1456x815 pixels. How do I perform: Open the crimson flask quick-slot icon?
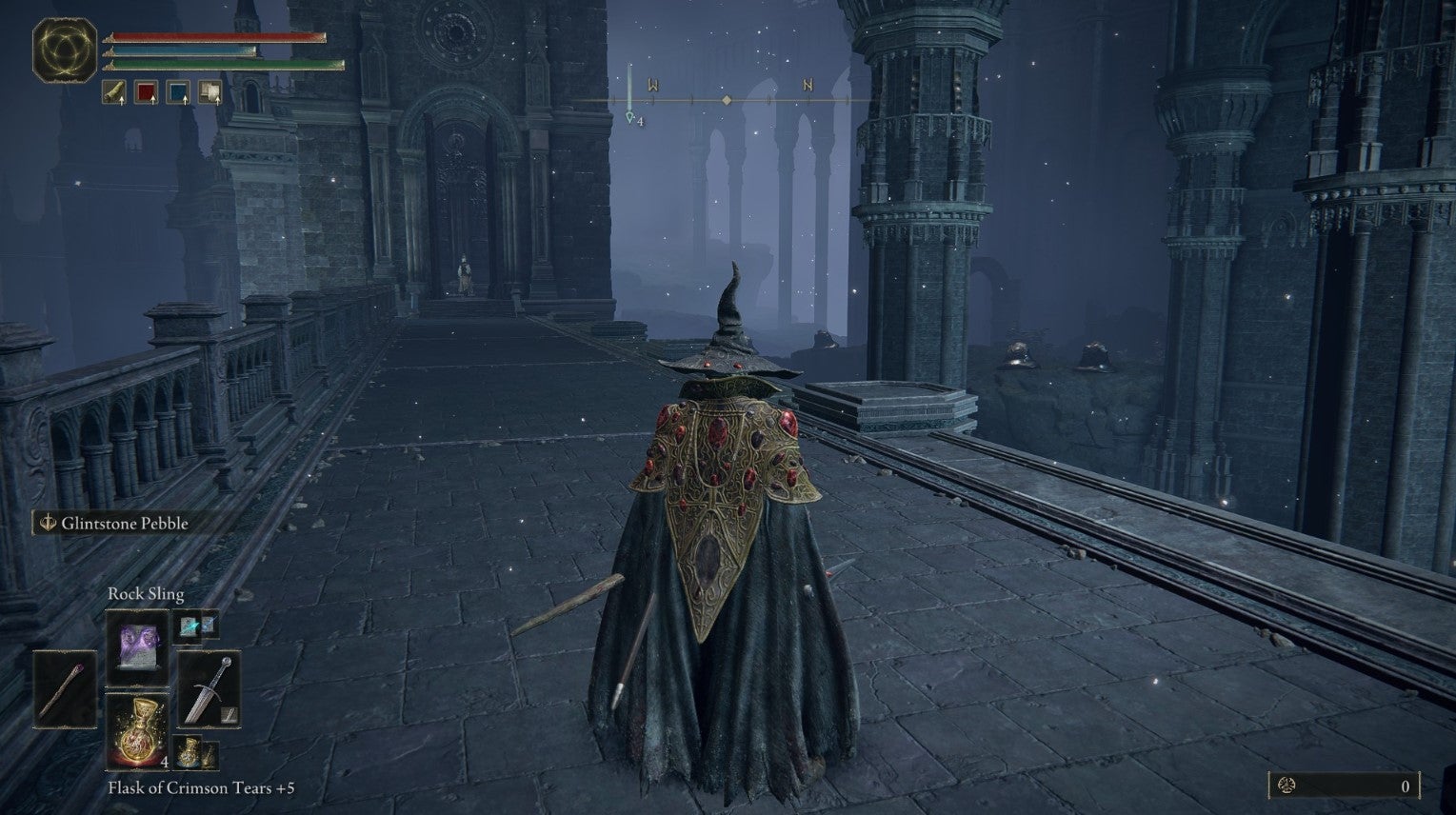145,91
